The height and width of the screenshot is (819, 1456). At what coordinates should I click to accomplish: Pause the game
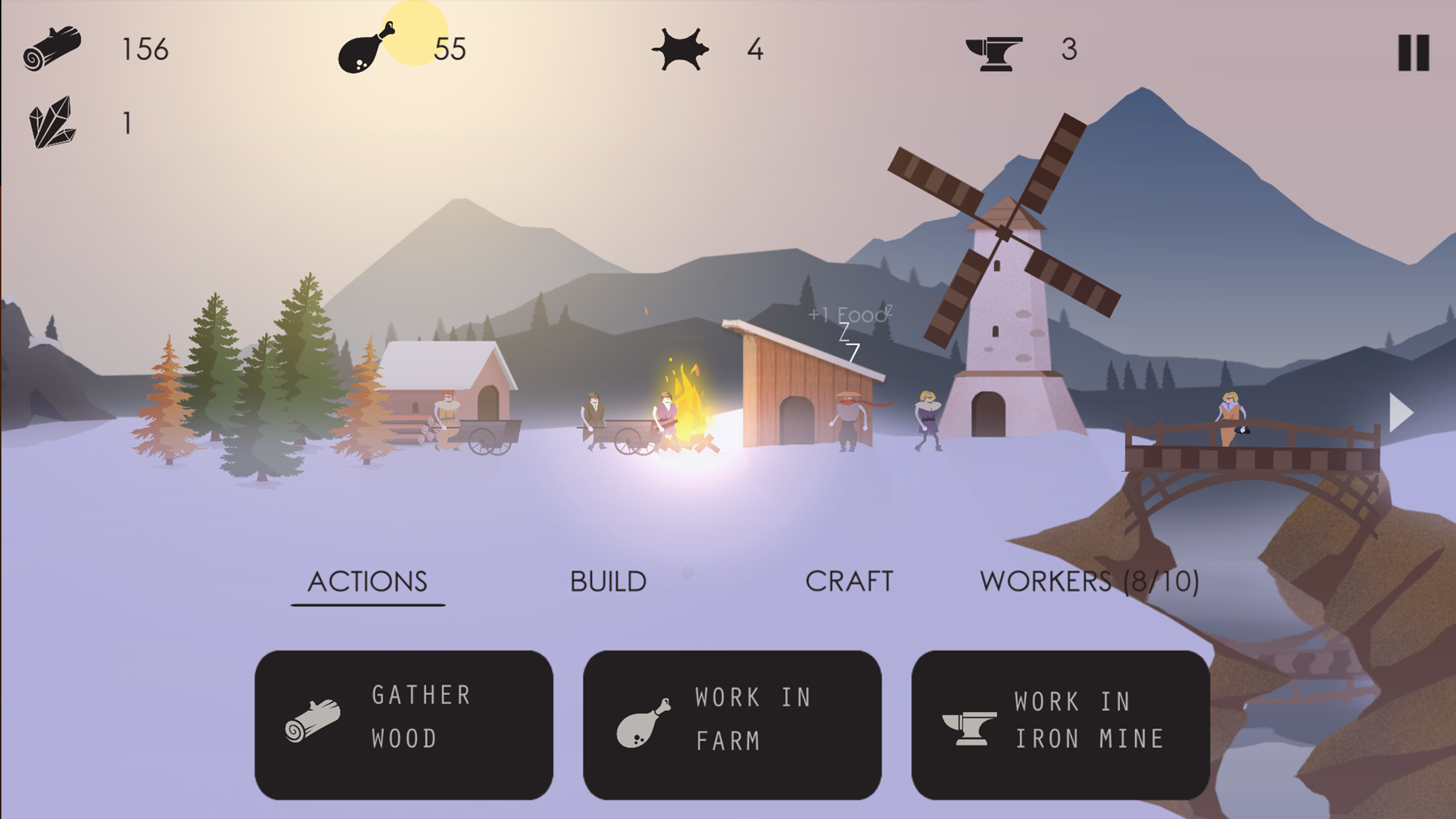coord(1413,52)
